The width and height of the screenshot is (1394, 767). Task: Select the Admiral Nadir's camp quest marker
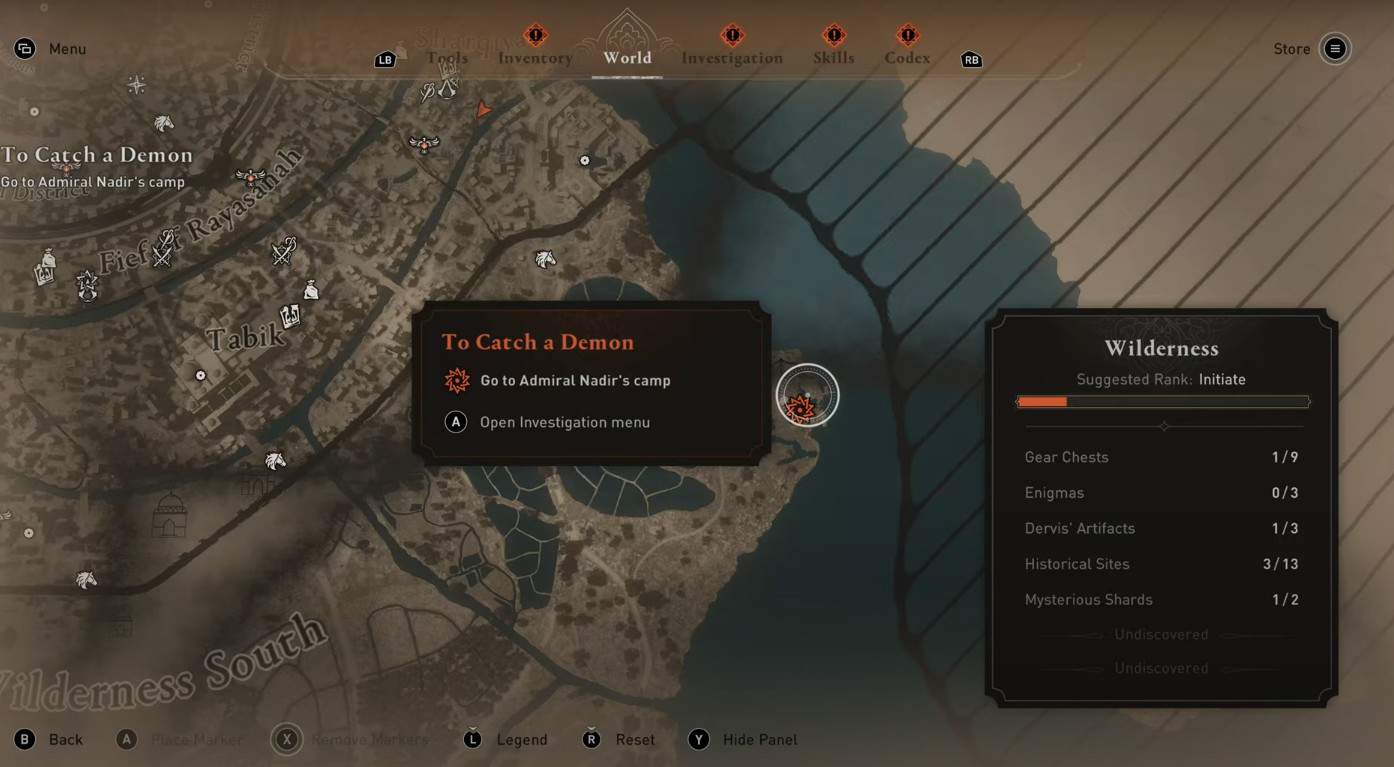(x=806, y=396)
